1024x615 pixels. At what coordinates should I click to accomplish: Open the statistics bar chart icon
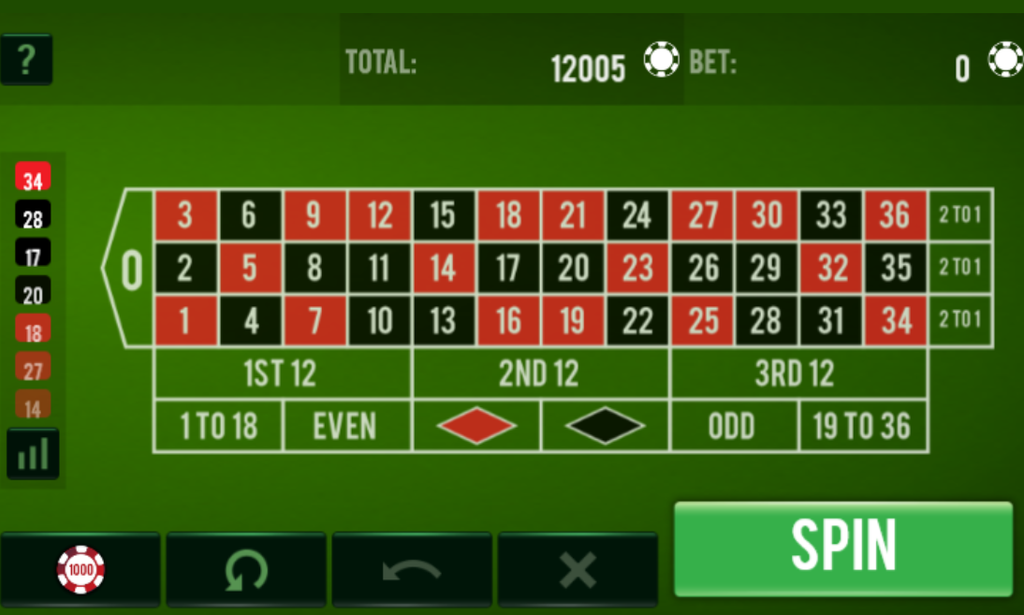coord(33,454)
